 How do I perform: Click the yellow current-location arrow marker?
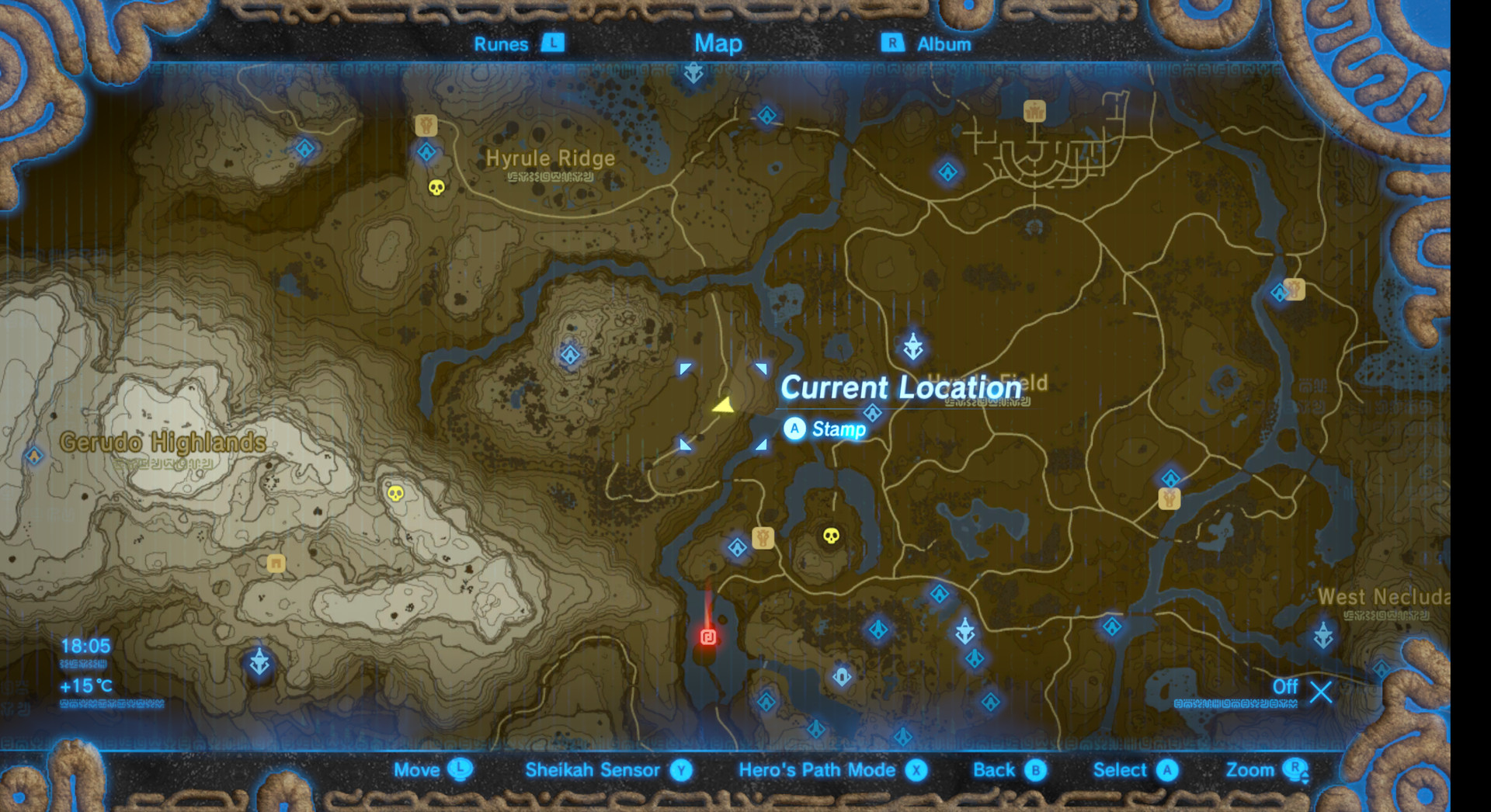pos(724,405)
